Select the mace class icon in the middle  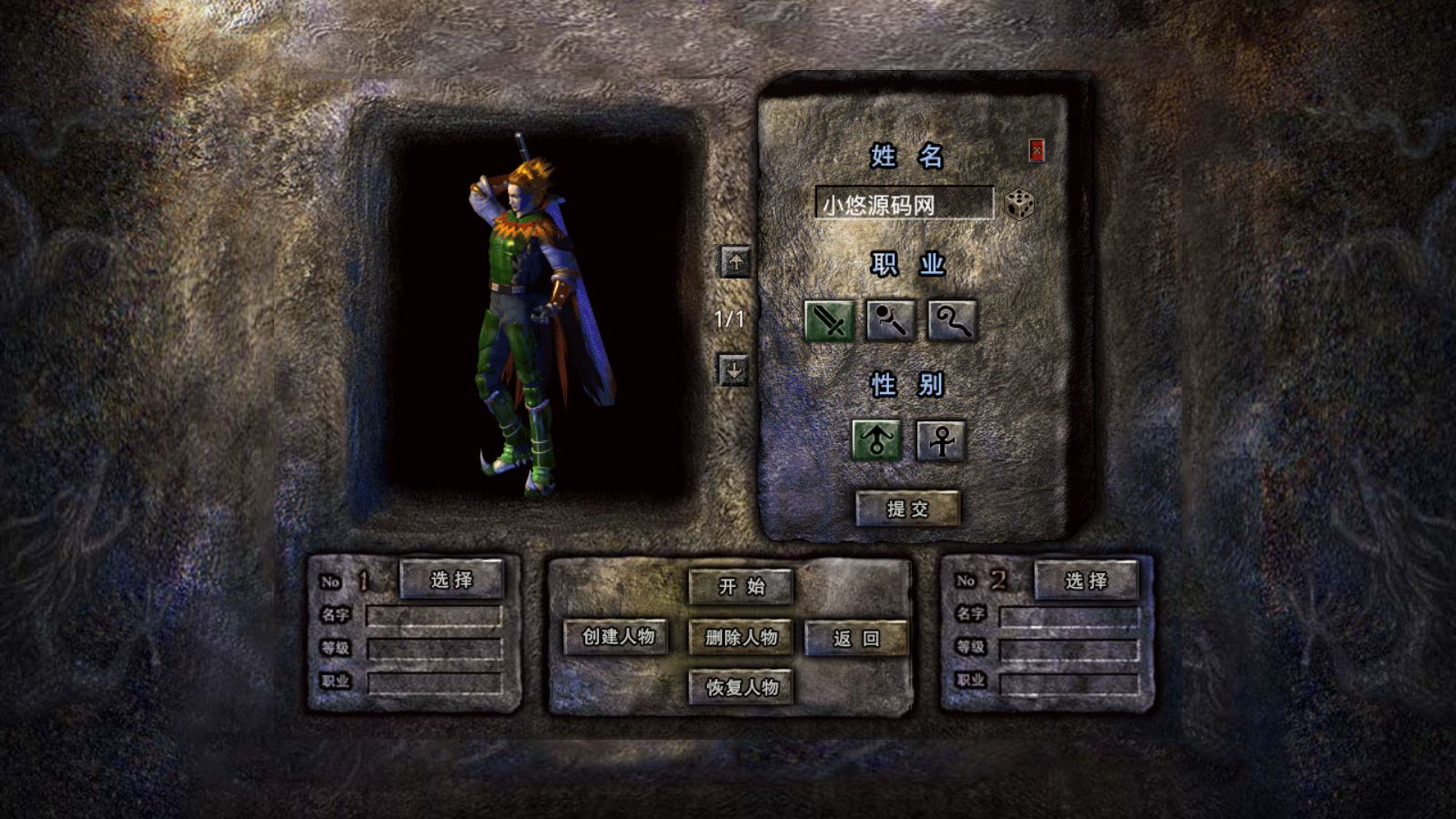point(889,321)
